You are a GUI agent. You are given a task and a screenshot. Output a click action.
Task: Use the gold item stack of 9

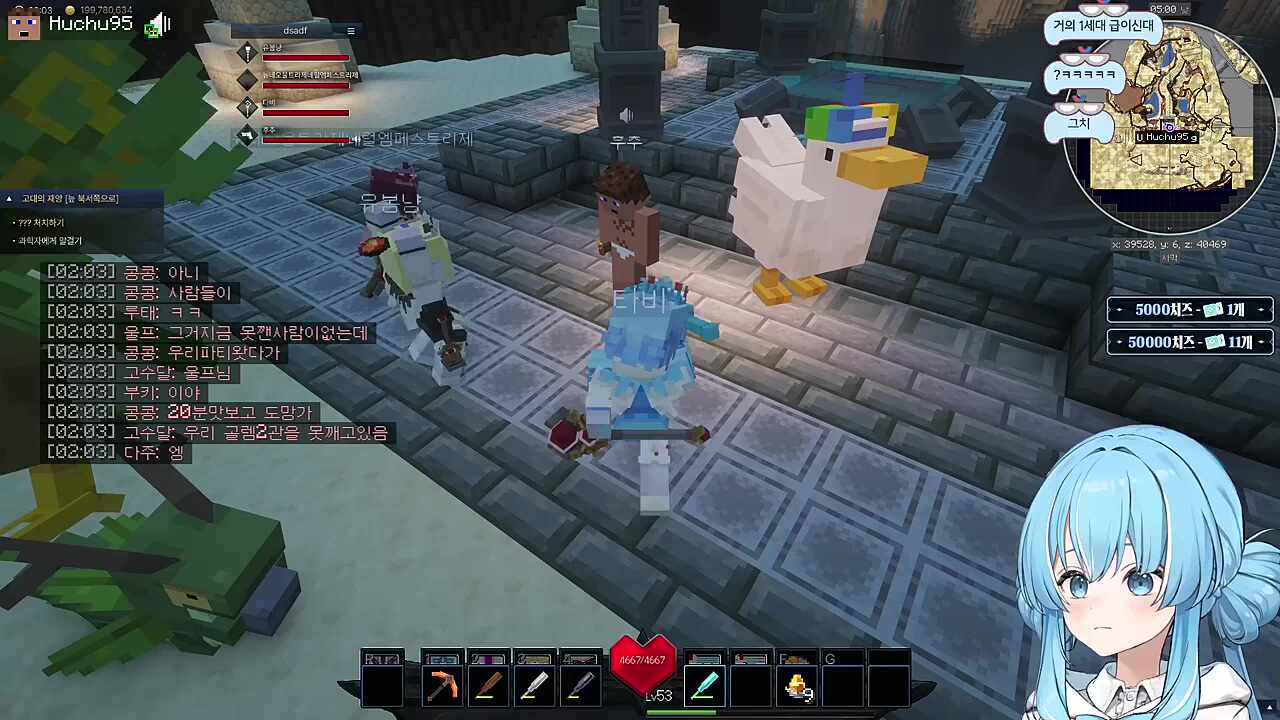point(797,687)
